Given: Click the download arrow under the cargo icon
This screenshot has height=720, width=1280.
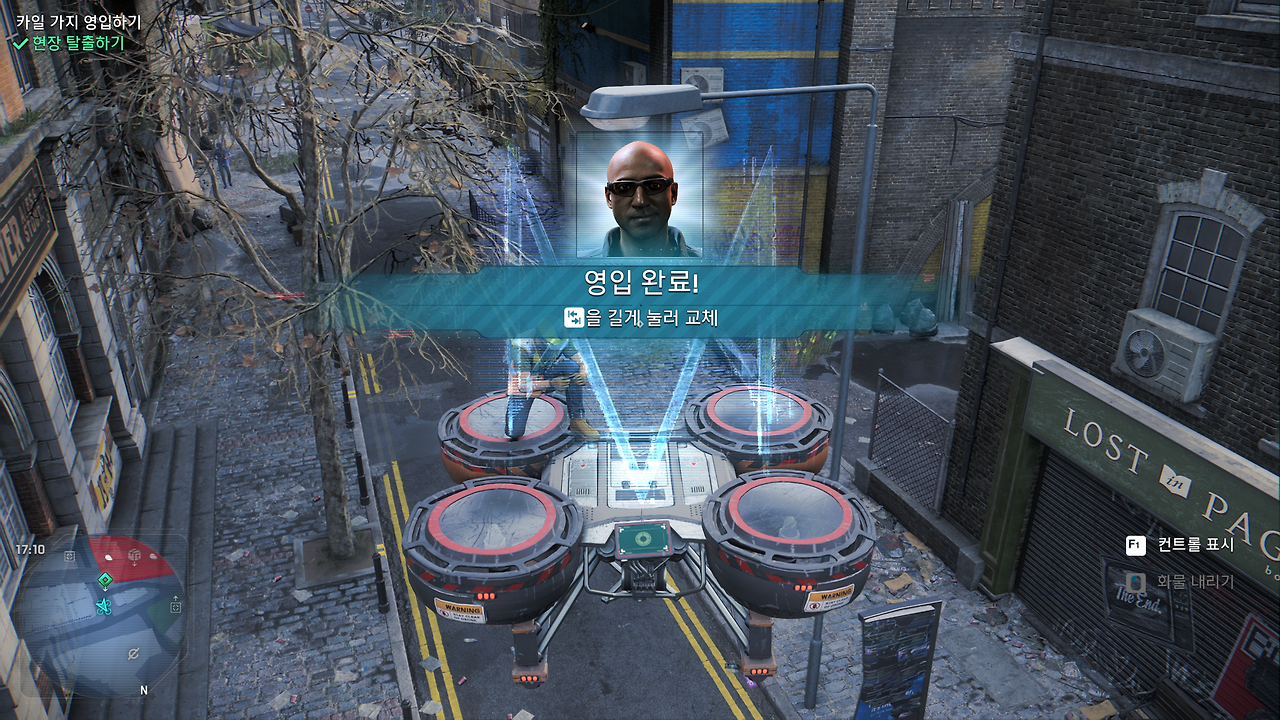Looking at the screenshot, I should click(x=134, y=563).
